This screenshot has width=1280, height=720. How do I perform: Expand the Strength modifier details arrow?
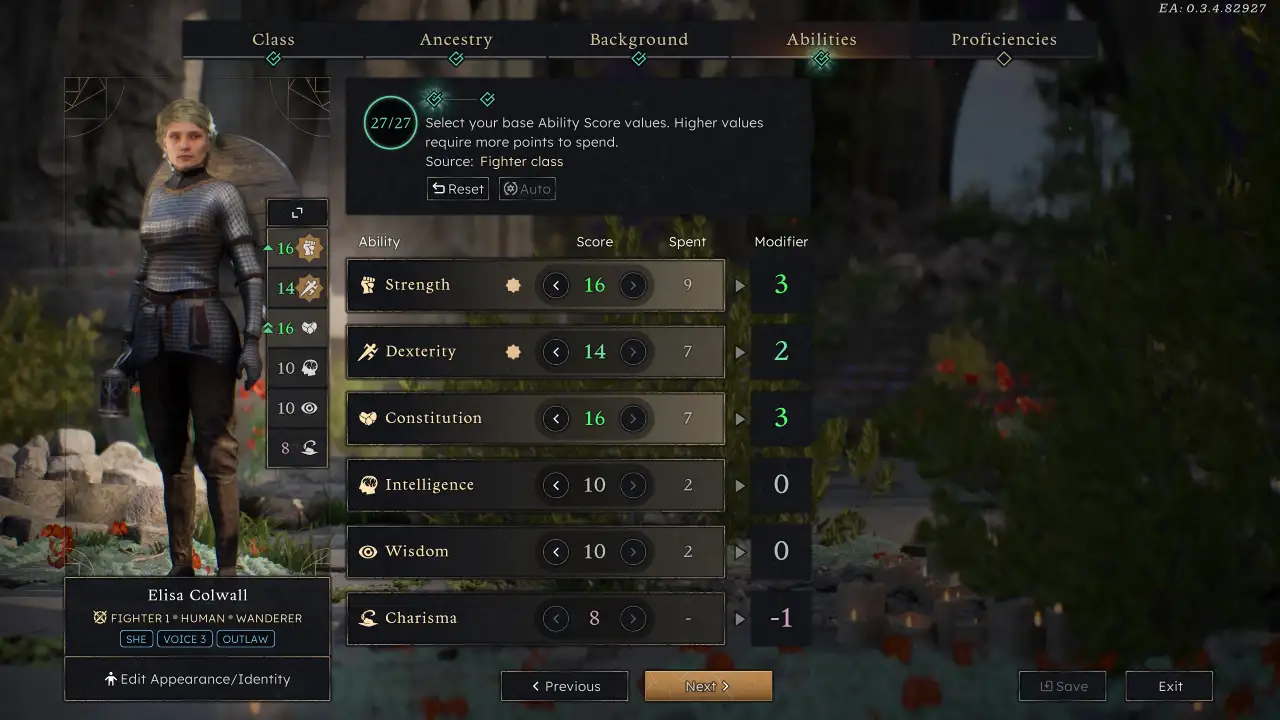[x=740, y=285]
